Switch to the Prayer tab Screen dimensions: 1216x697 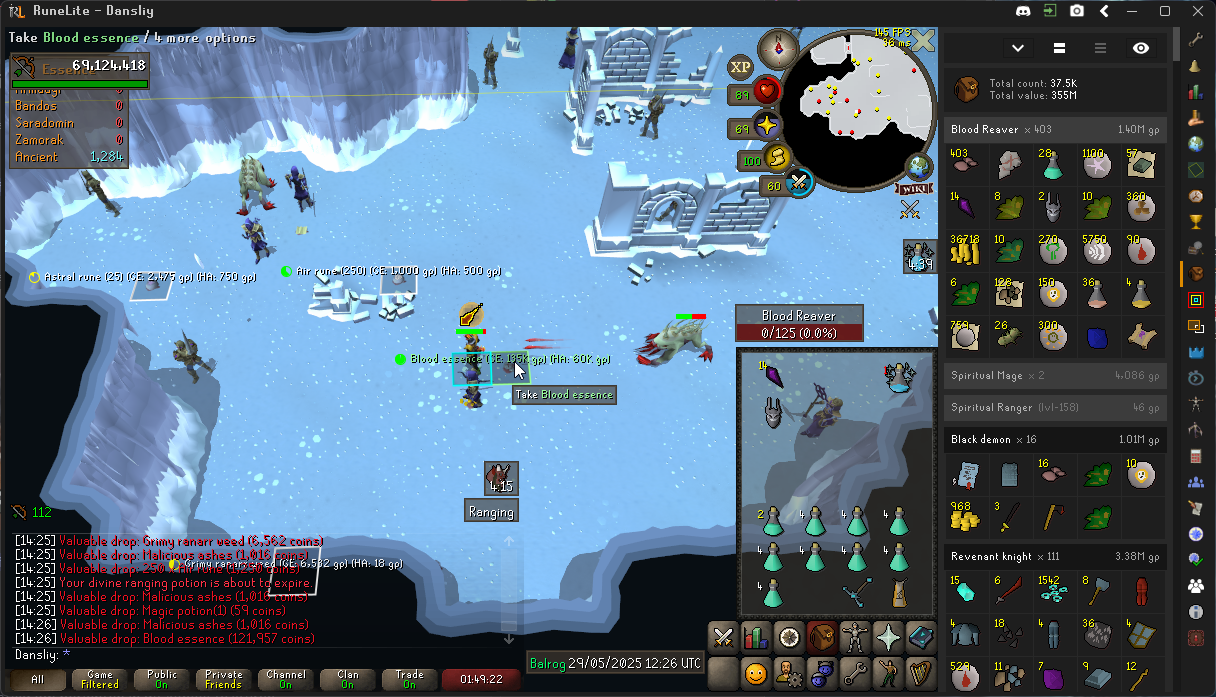(887, 636)
